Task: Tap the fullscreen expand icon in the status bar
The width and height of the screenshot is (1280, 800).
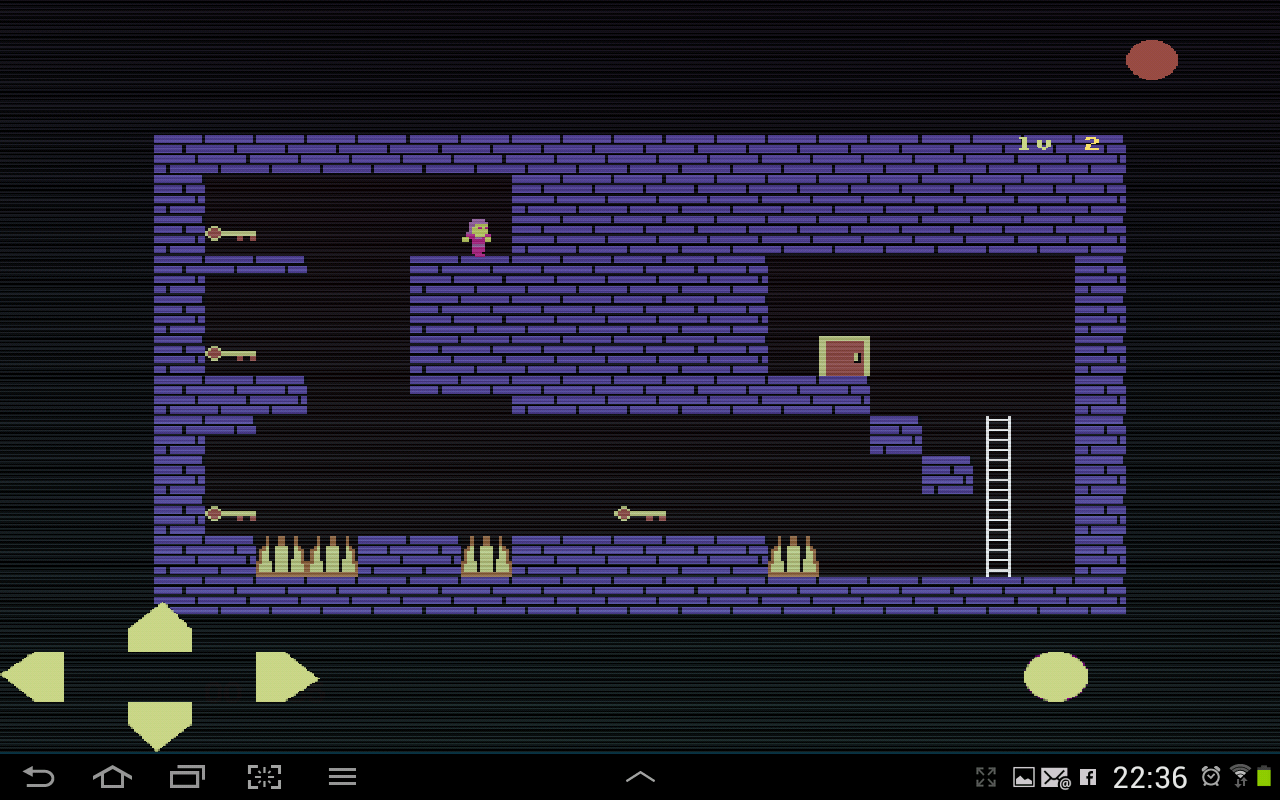Action: click(986, 776)
